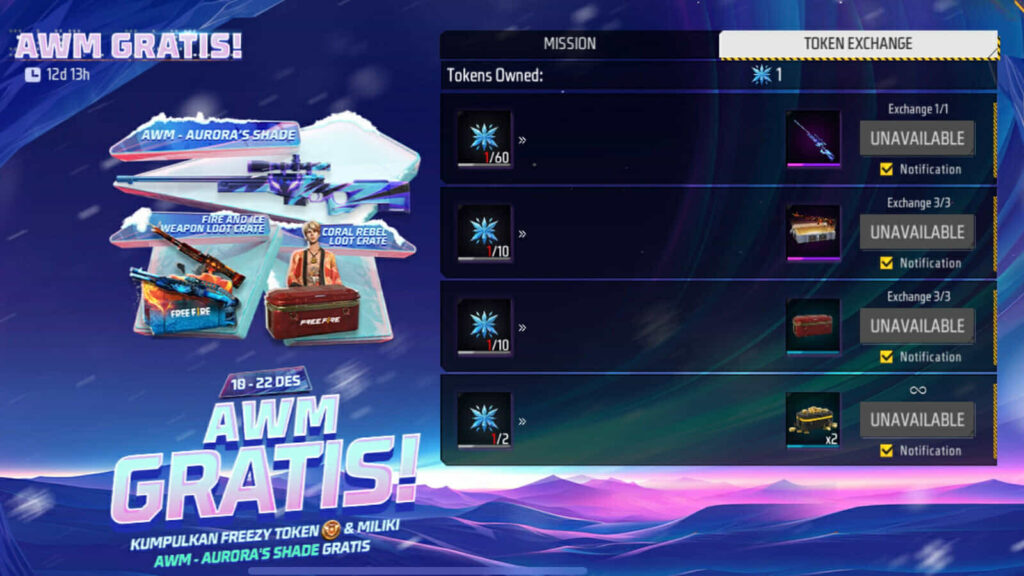Inspect the AWM Aurora's Shade reward icon

pos(813,138)
